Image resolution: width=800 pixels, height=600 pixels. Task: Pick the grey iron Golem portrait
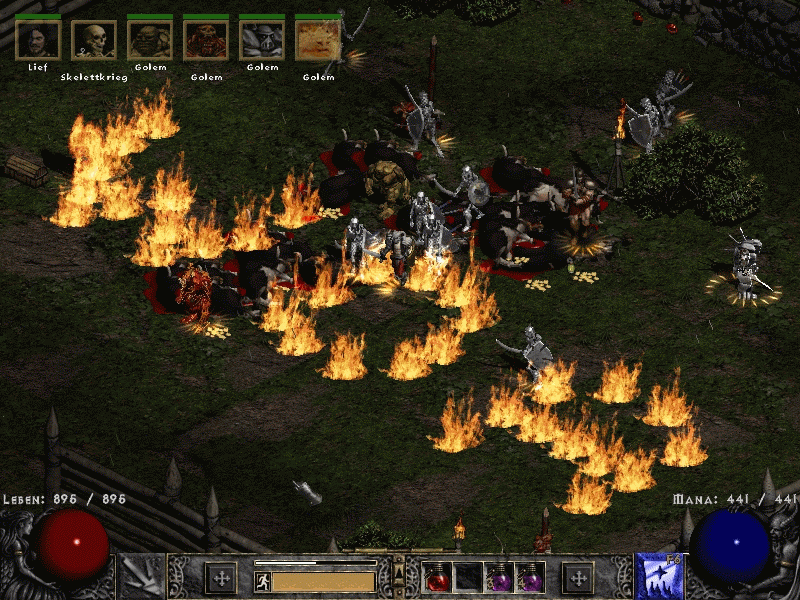click(x=262, y=40)
